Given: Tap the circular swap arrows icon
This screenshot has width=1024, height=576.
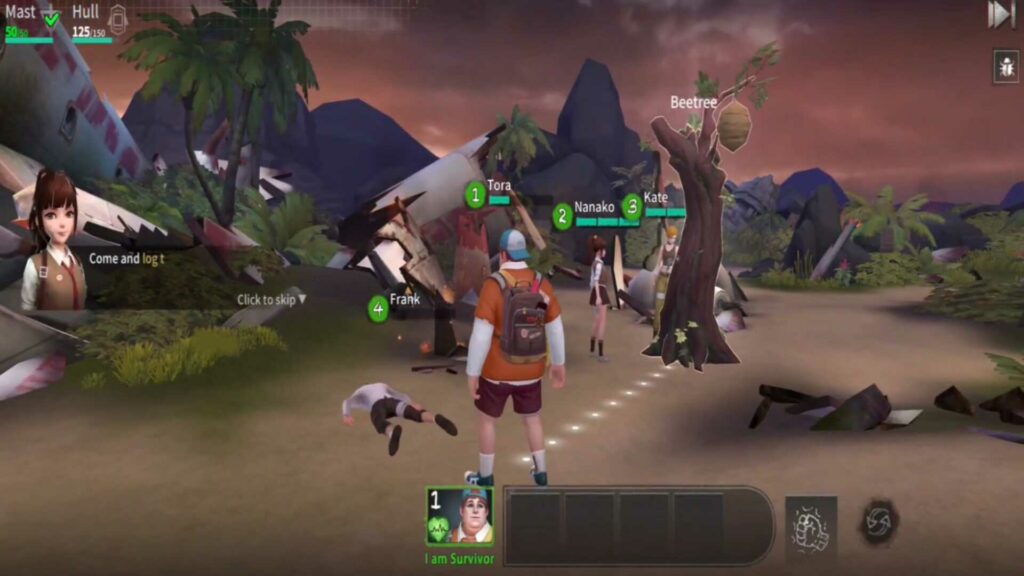Looking at the screenshot, I should tap(879, 521).
